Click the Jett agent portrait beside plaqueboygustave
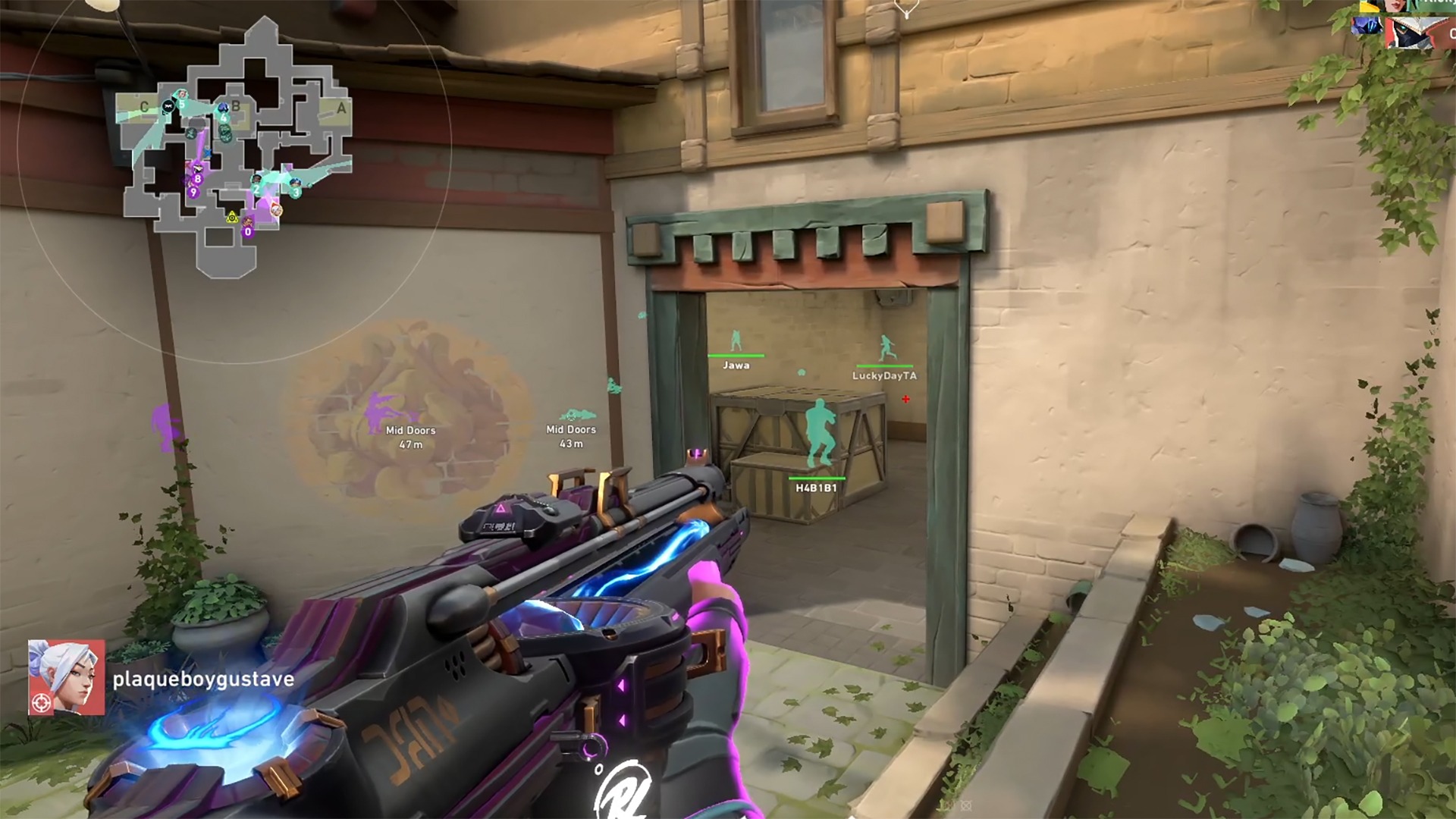This screenshot has width=1456, height=819. pos(67,677)
